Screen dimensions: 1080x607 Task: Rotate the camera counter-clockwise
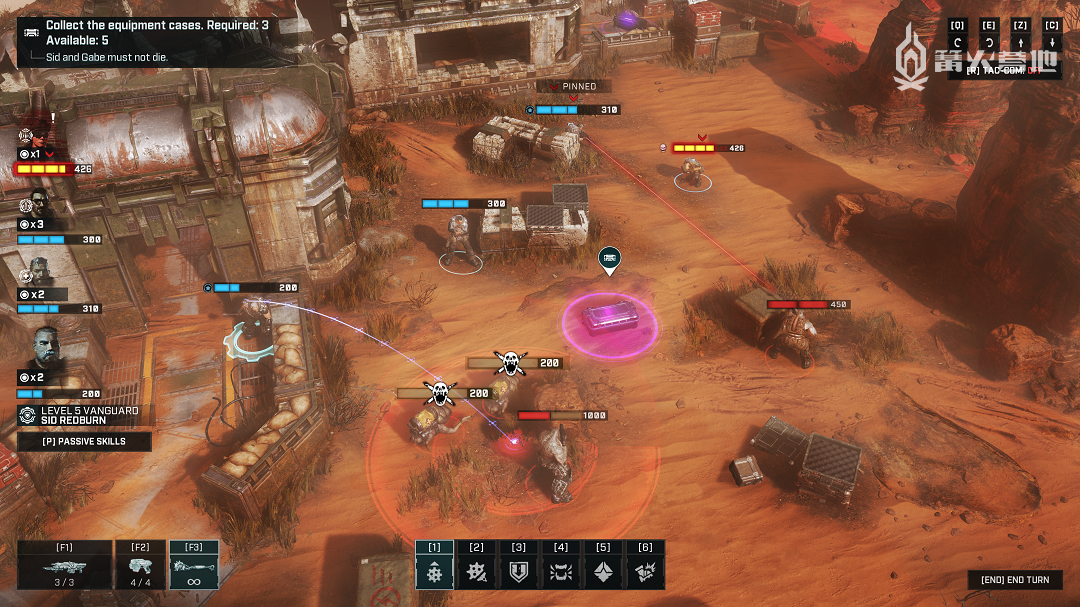pyautogui.click(x=958, y=43)
